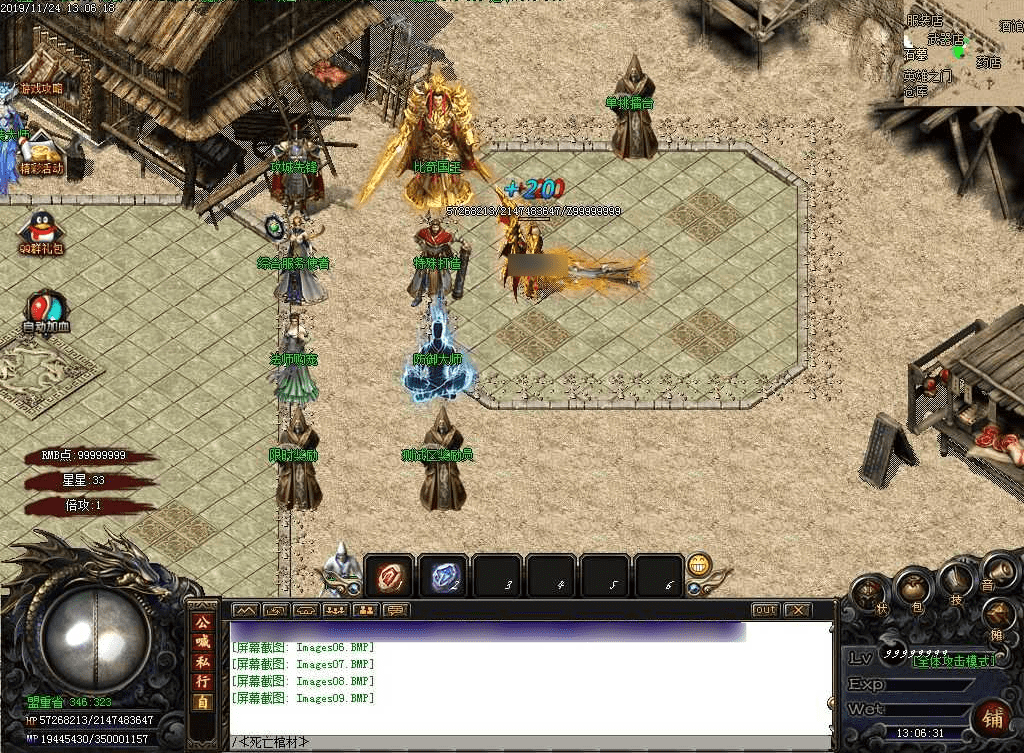Viewport: 1024px width, 753px height.
Task: Open the 状 character status panel
Action: click(x=869, y=592)
